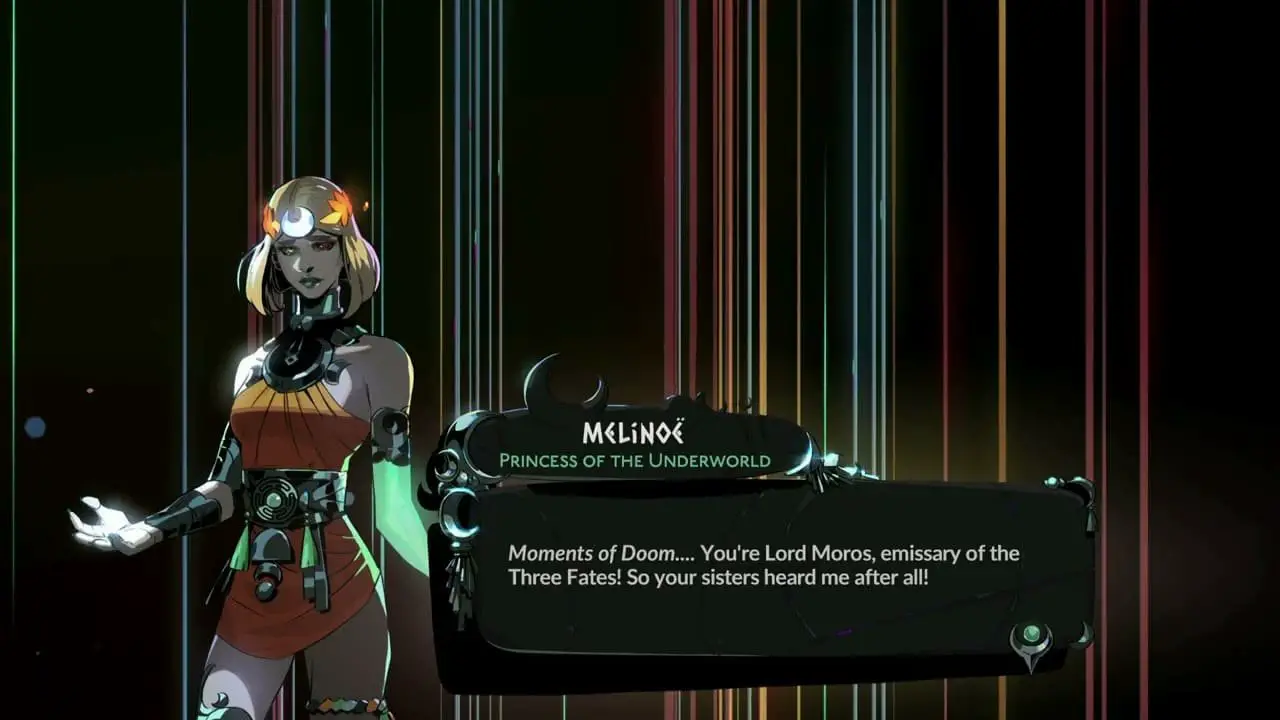Click the green gem to continue dialogue

coord(1031,636)
